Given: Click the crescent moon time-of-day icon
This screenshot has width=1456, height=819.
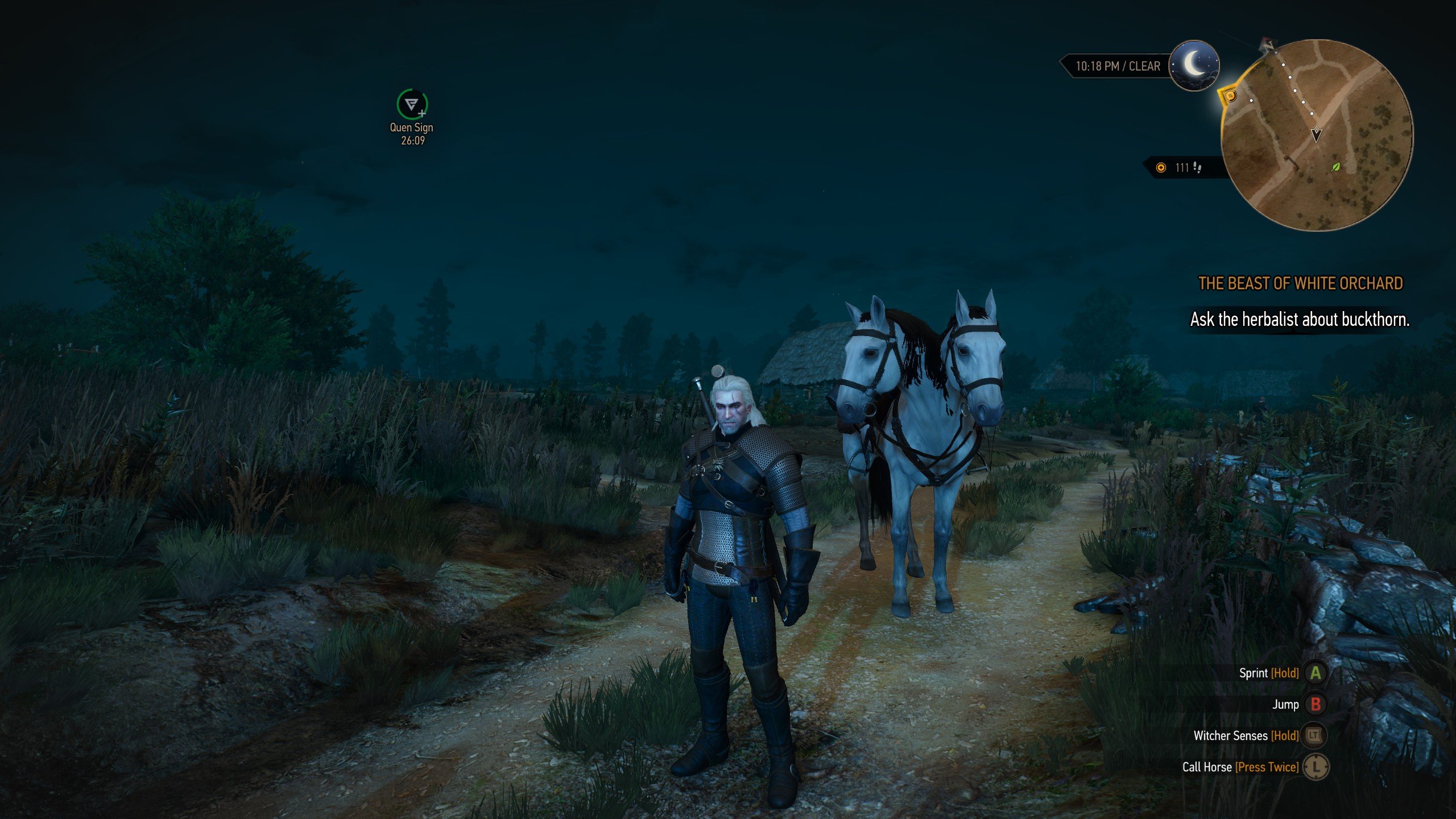Looking at the screenshot, I should (1194, 64).
